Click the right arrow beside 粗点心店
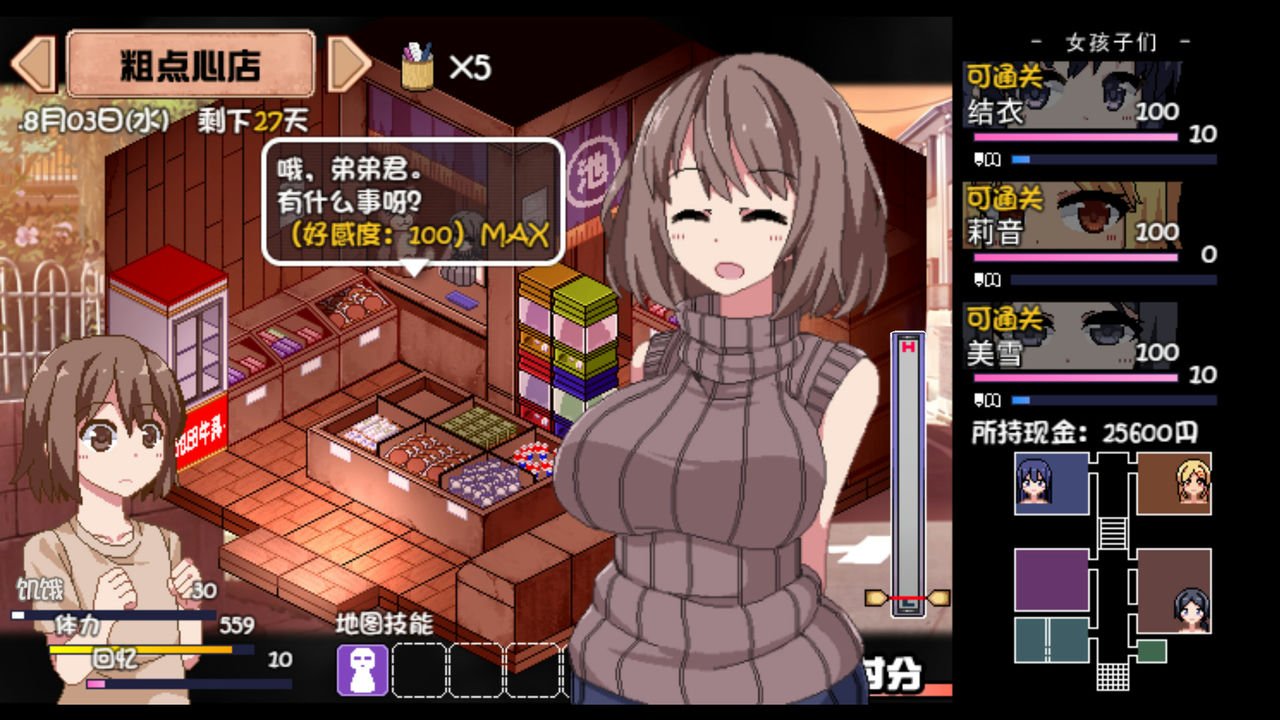This screenshot has width=1280, height=720. (x=345, y=62)
